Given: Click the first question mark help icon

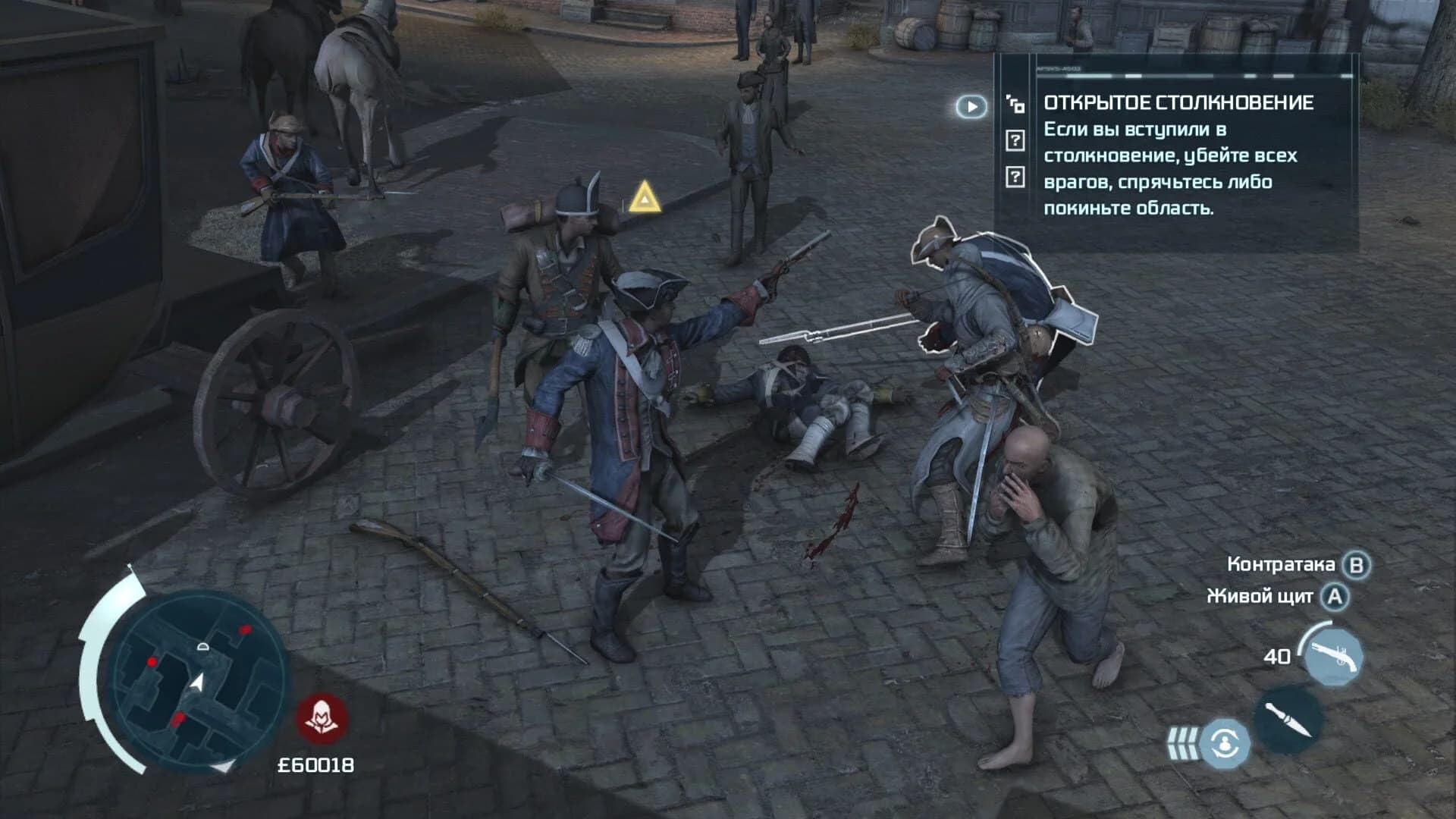Looking at the screenshot, I should 1015,140.
